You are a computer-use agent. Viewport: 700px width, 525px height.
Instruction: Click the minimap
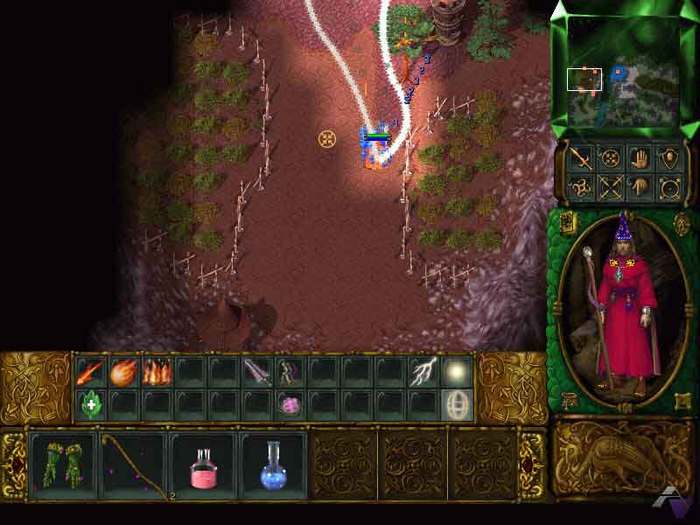622,72
